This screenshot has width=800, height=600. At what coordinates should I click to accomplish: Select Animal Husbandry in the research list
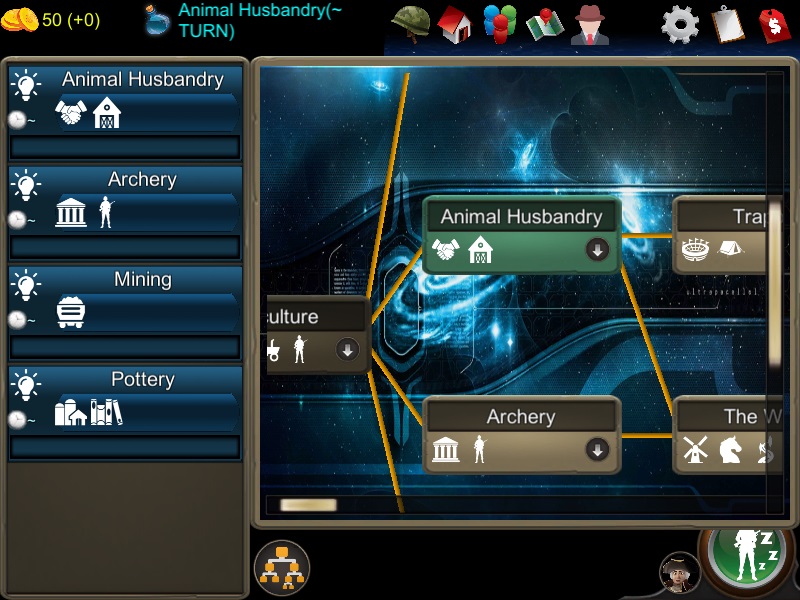coord(125,100)
